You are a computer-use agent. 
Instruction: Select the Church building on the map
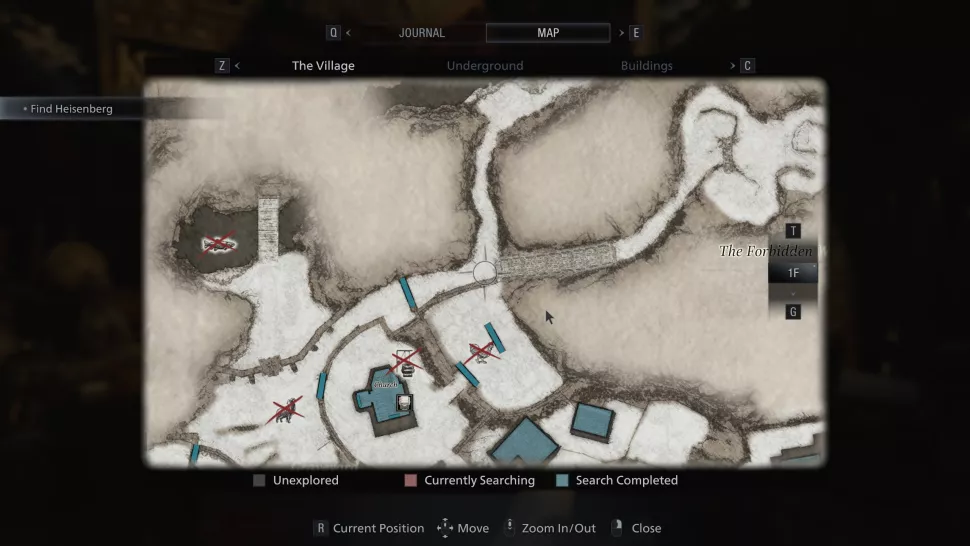[x=384, y=398]
